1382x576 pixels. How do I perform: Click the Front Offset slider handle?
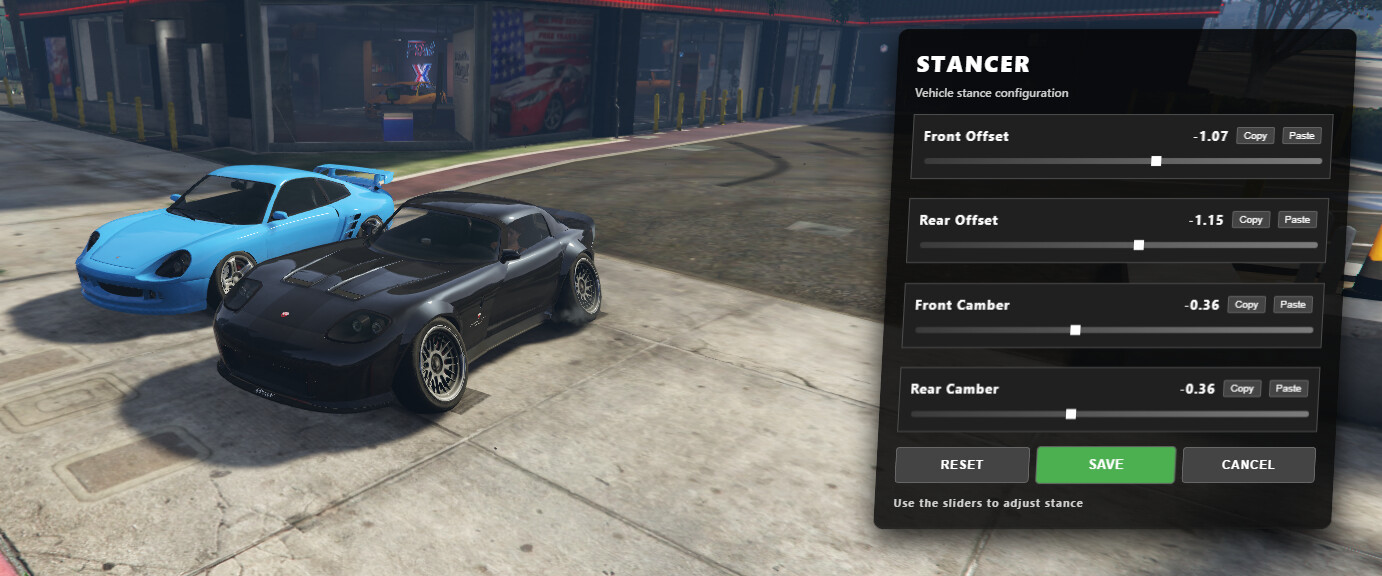coord(1157,161)
